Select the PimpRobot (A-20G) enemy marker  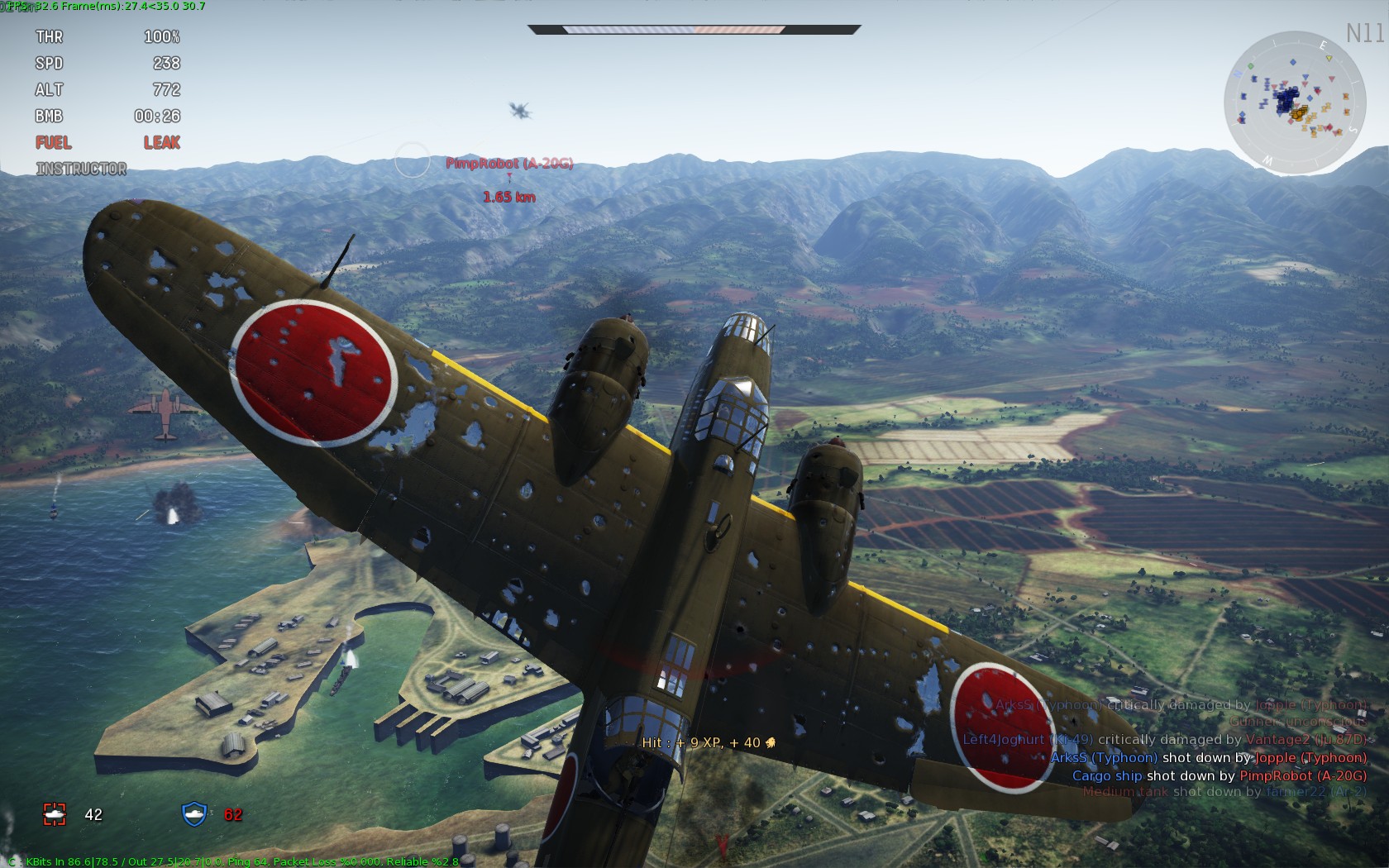(509, 164)
